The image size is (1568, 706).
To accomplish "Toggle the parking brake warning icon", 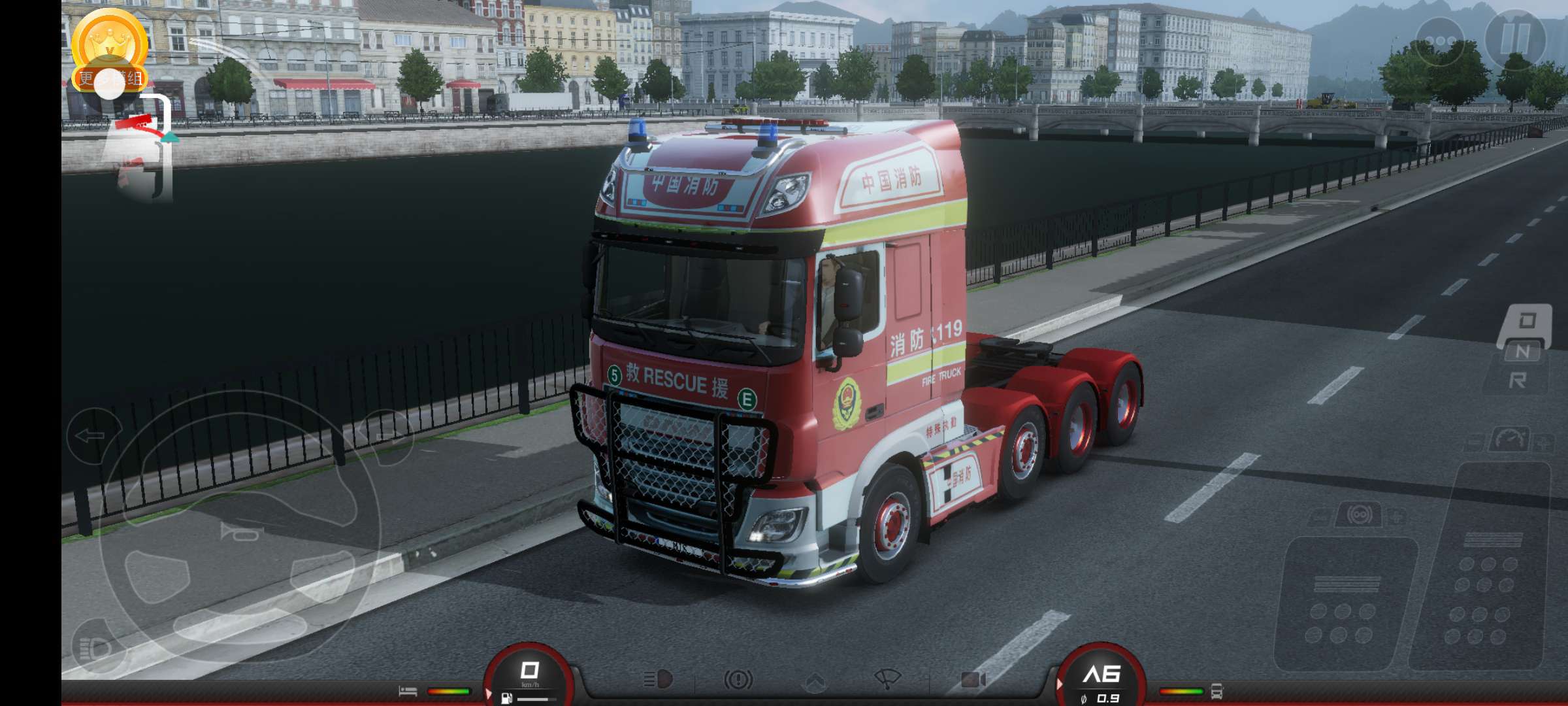I will click(x=738, y=680).
